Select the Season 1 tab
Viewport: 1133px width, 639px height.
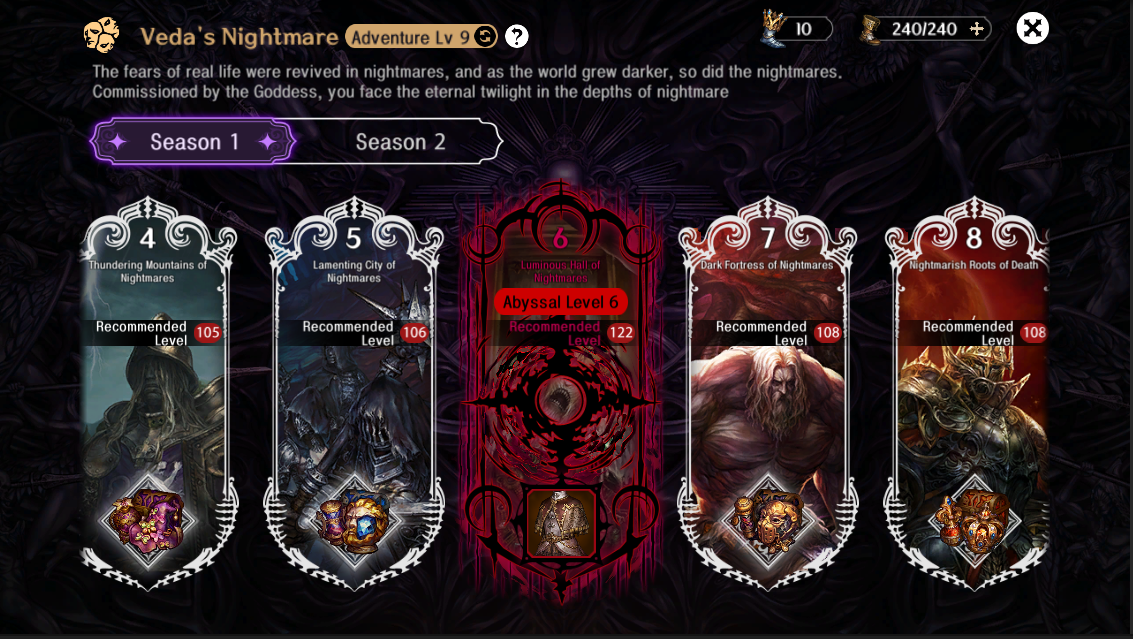pyautogui.click(x=194, y=142)
